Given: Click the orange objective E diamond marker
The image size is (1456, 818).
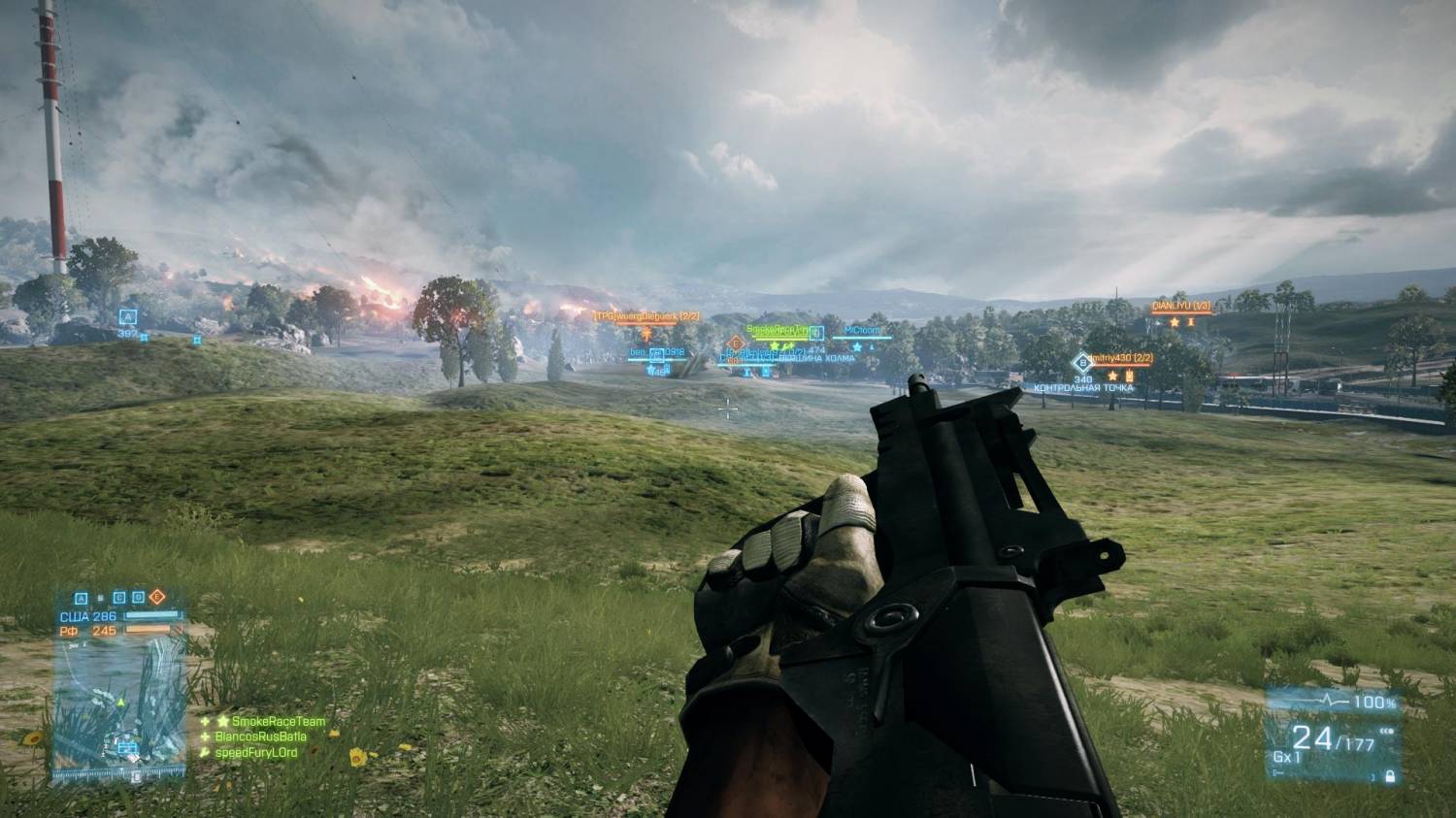Looking at the screenshot, I should click(x=735, y=343).
